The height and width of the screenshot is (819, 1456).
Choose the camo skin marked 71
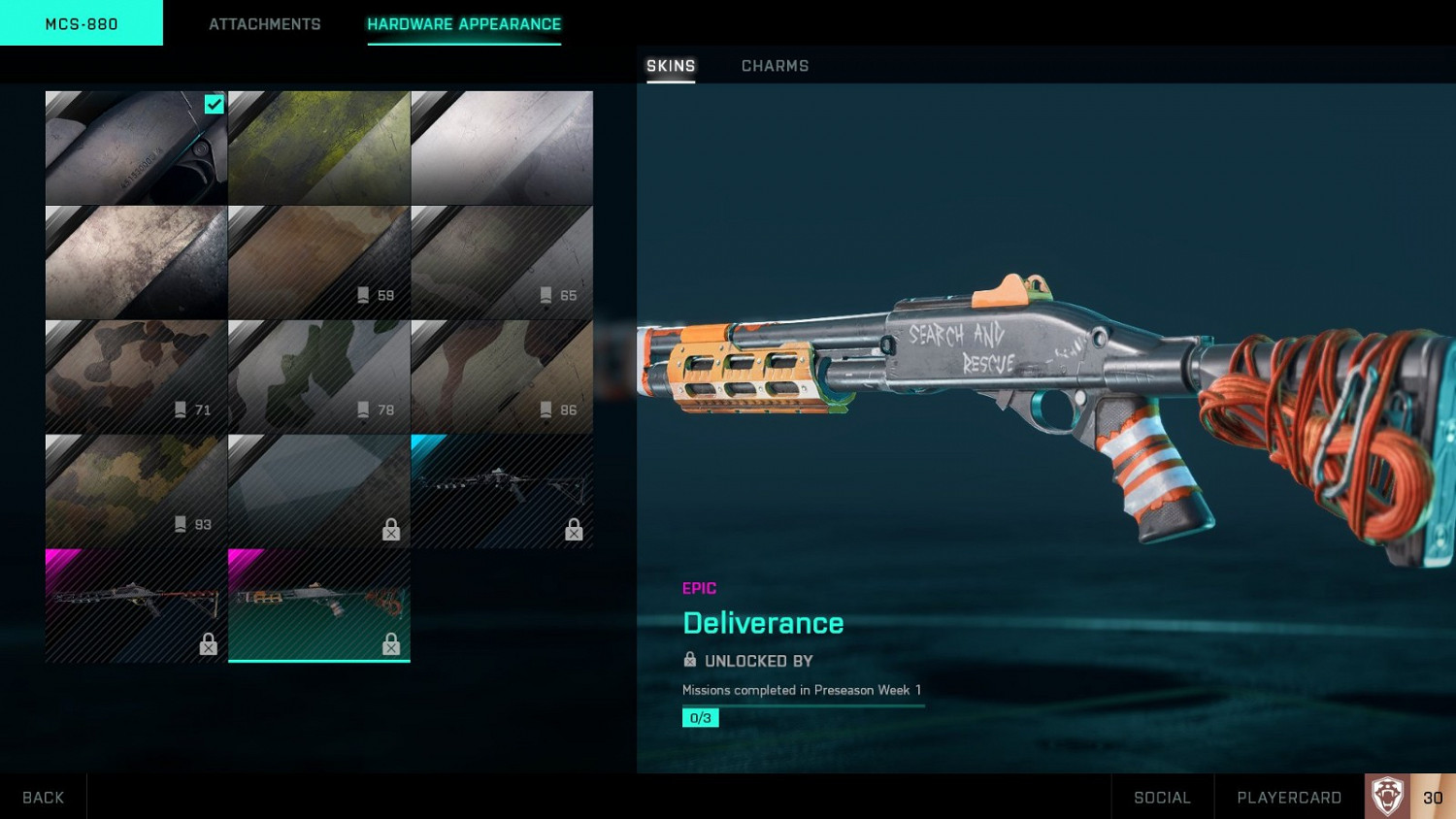(136, 377)
